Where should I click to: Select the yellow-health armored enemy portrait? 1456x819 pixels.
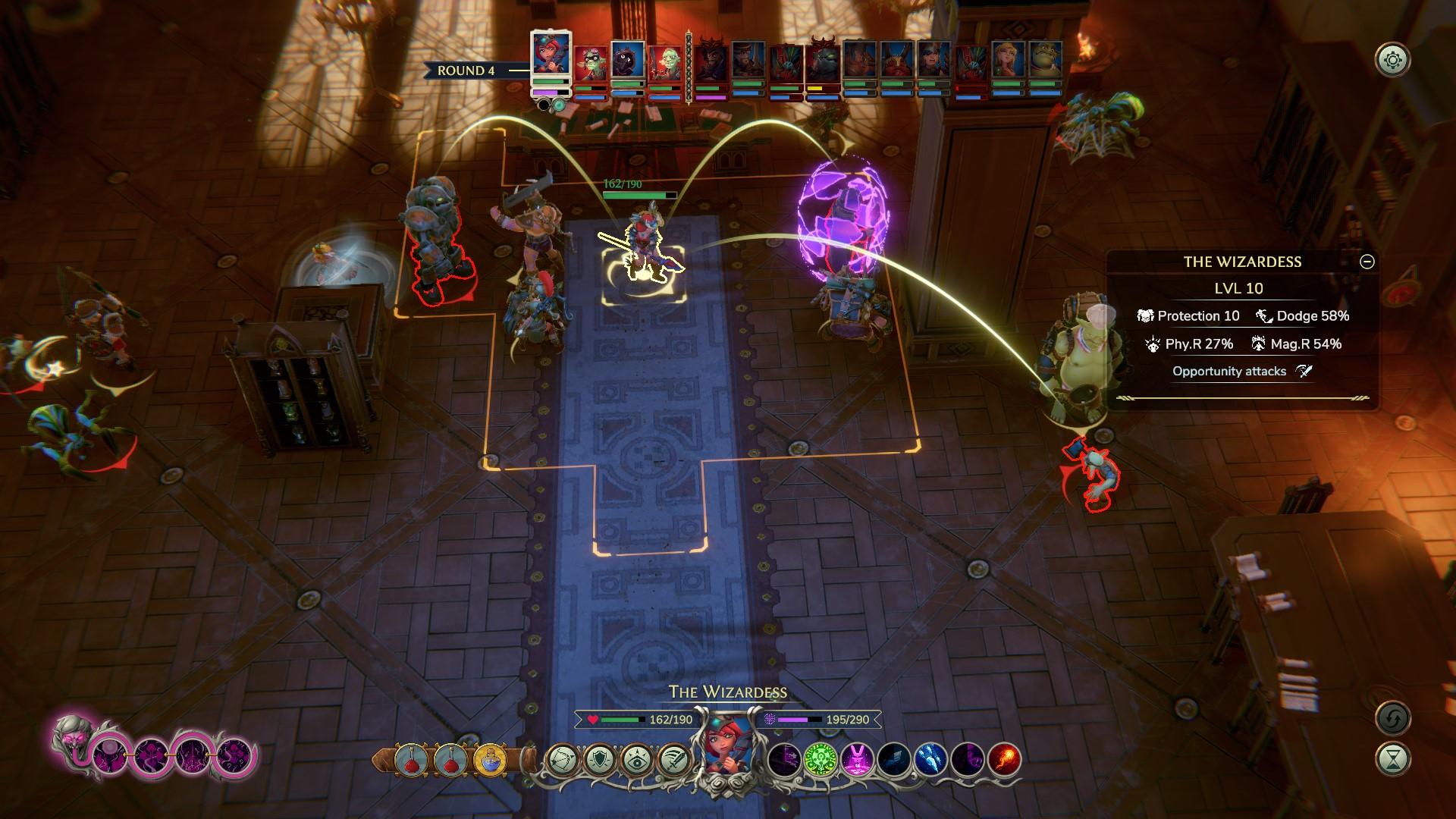click(x=823, y=64)
